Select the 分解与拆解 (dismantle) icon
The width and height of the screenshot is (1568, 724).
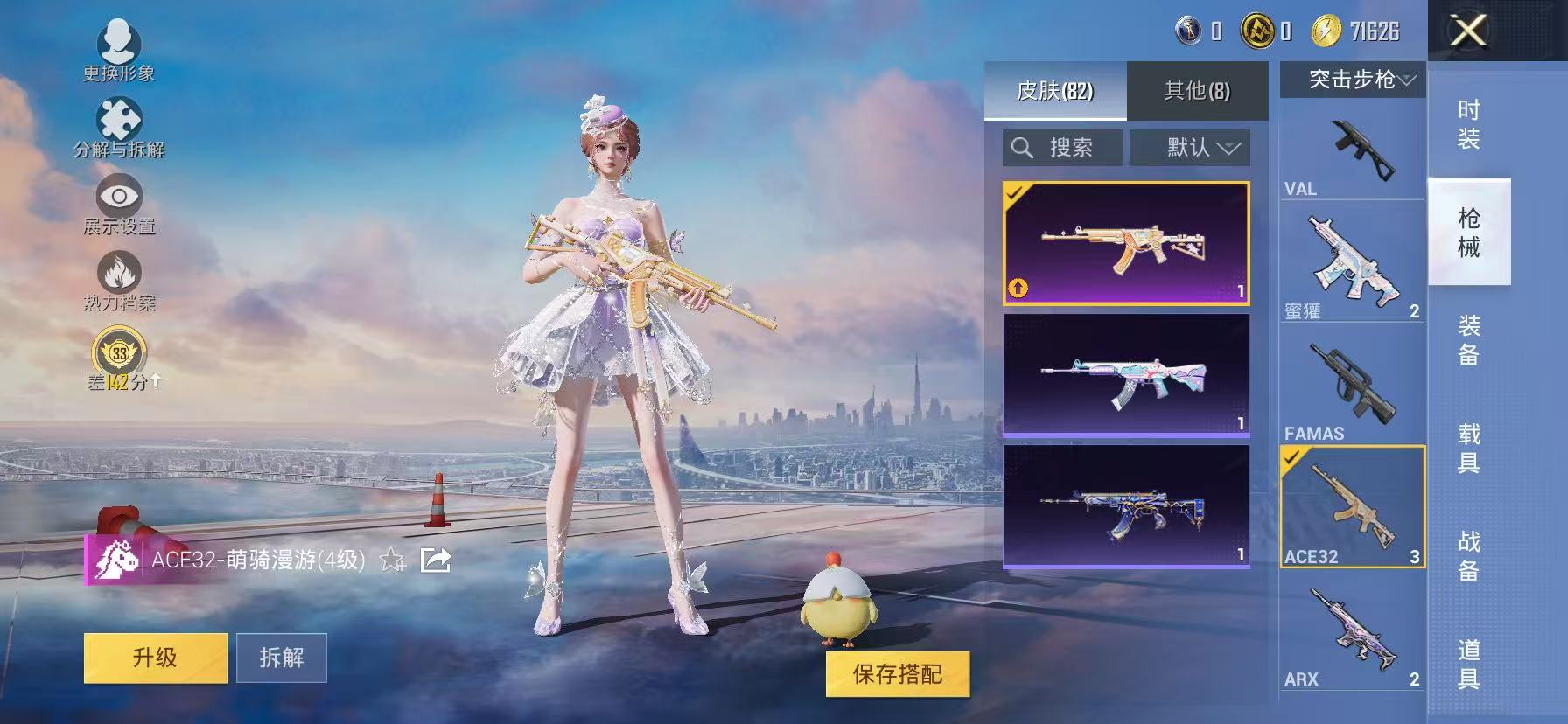coord(120,118)
